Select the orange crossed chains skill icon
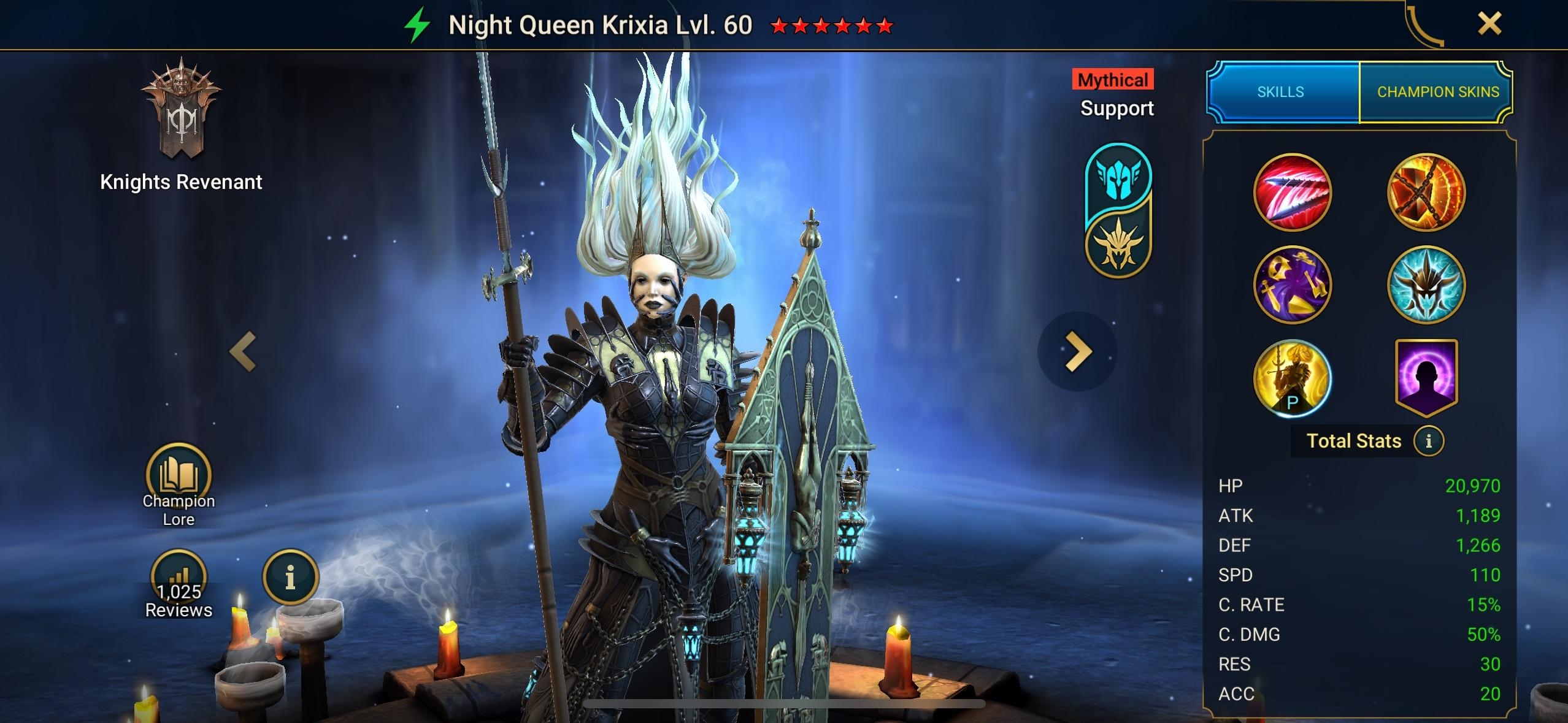 coord(1426,193)
